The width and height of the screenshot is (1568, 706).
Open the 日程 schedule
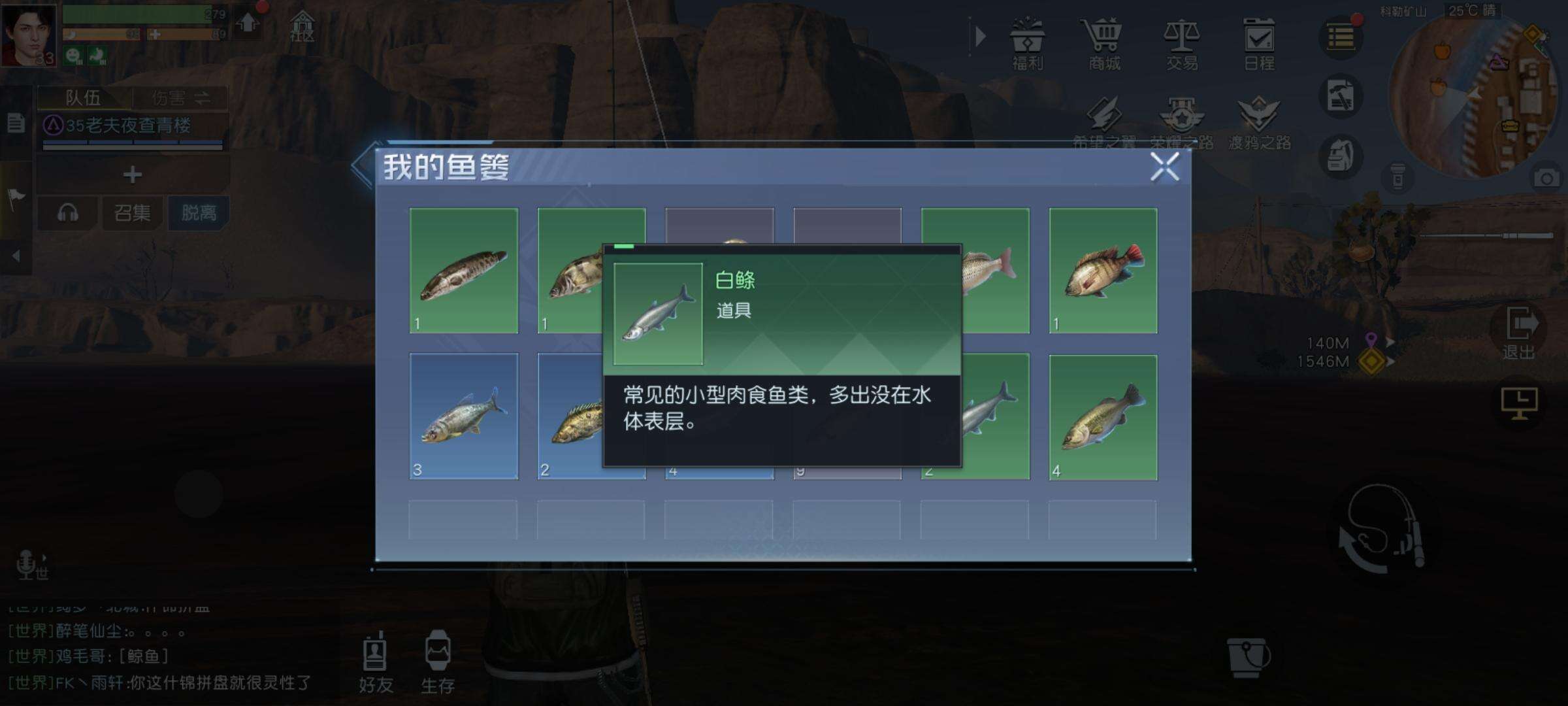coord(1259,42)
